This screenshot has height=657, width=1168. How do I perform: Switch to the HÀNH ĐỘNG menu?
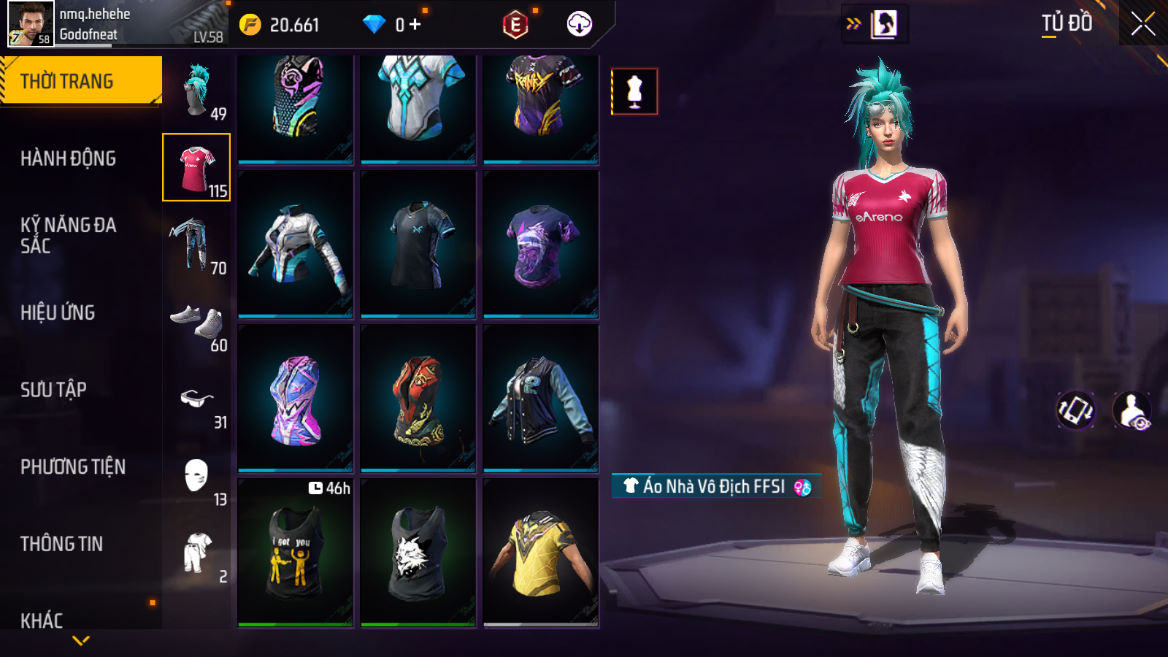click(x=68, y=158)
